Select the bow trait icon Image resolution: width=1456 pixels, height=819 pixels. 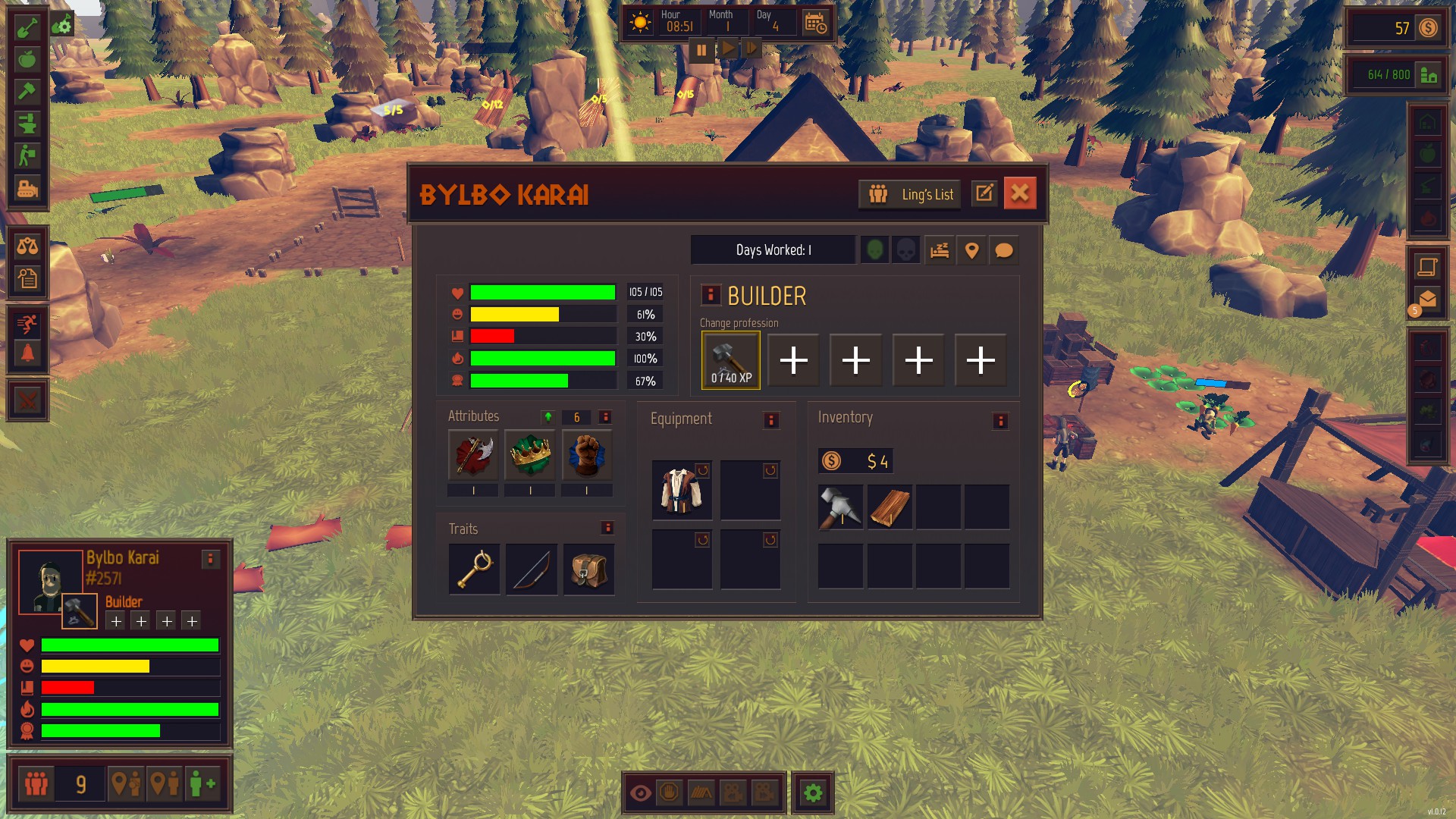pos(532,570)
